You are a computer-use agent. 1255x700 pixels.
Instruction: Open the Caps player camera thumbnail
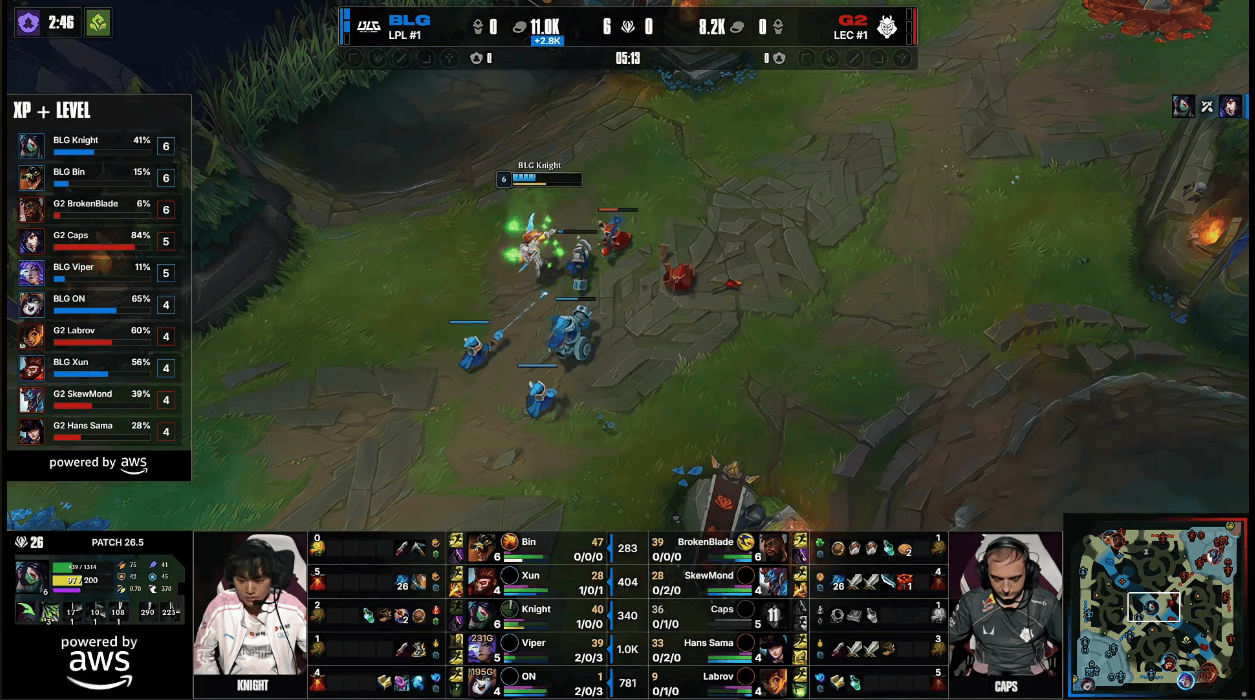coord(1004,614)
